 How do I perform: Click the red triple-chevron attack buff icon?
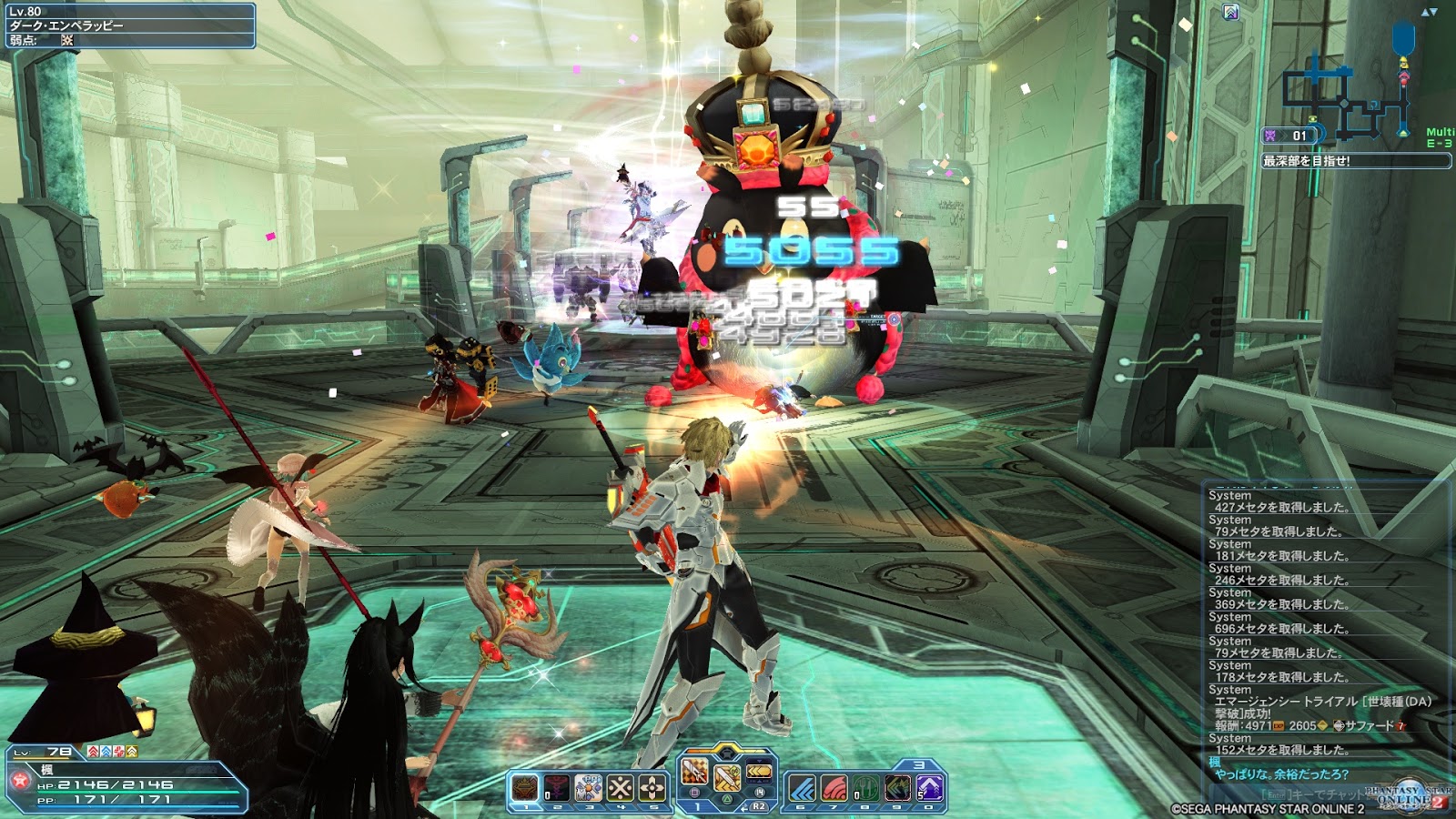tap(94, 752)
